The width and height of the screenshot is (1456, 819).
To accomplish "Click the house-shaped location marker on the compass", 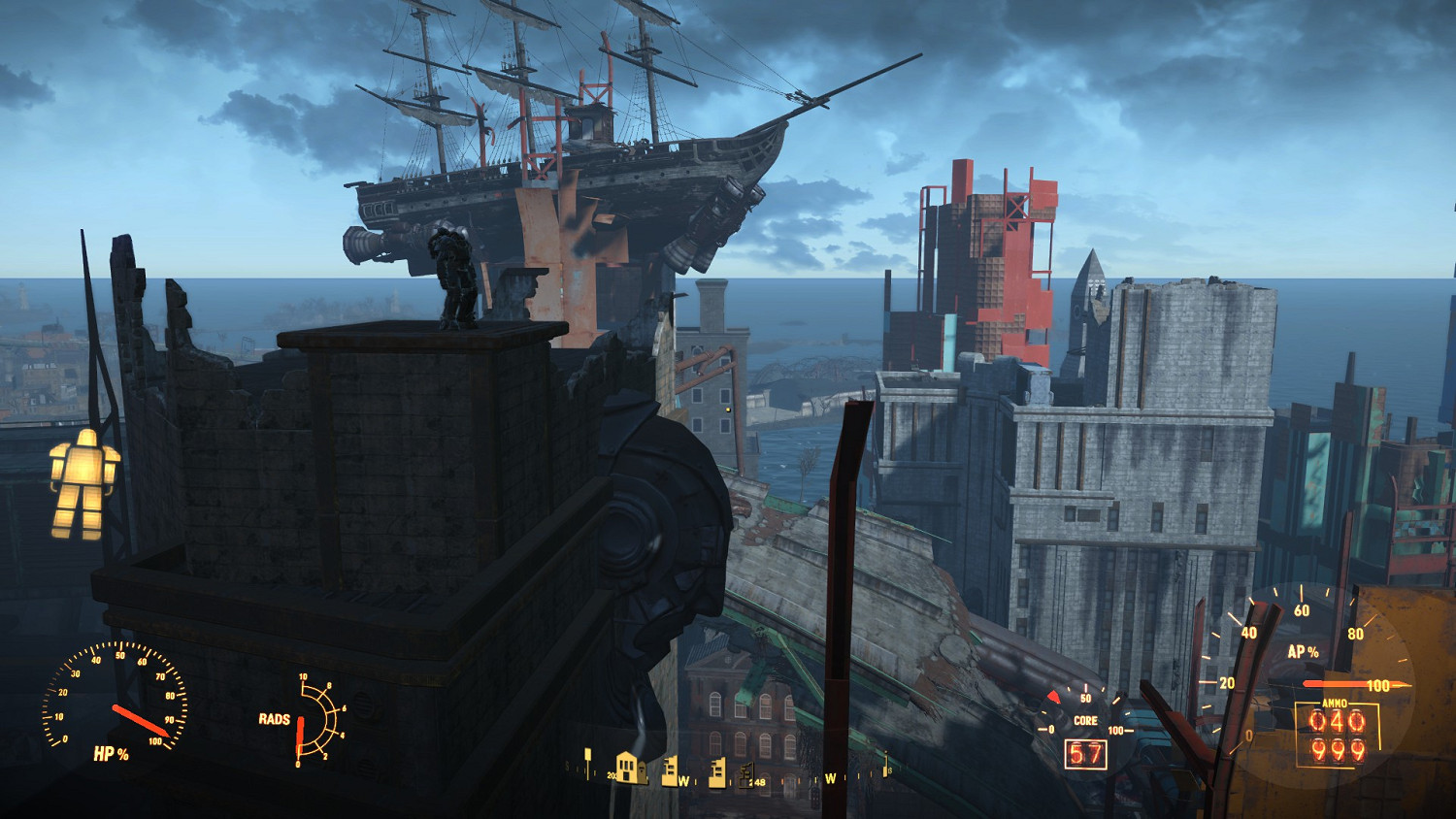I will (631, 768).
